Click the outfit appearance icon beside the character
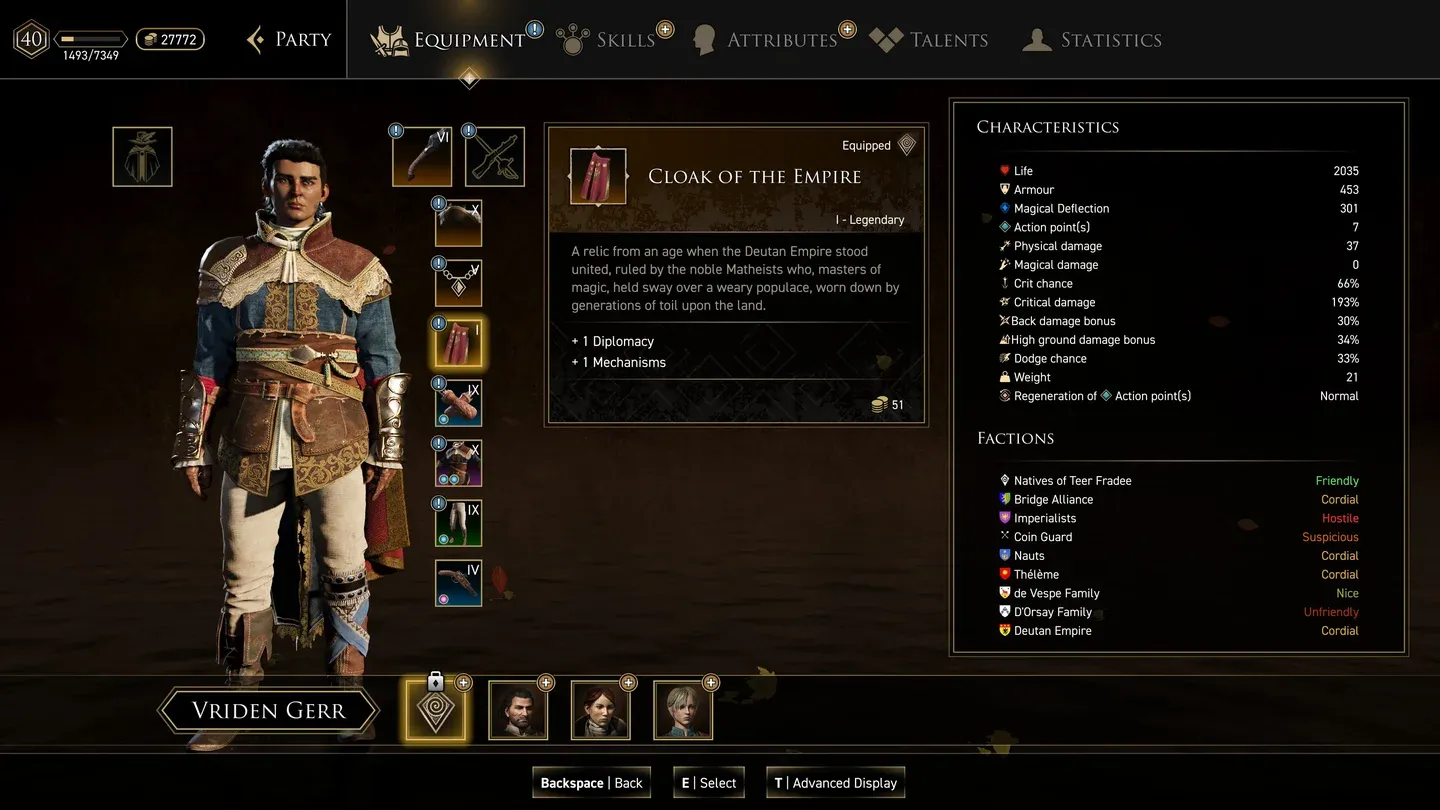 point(142,157)
